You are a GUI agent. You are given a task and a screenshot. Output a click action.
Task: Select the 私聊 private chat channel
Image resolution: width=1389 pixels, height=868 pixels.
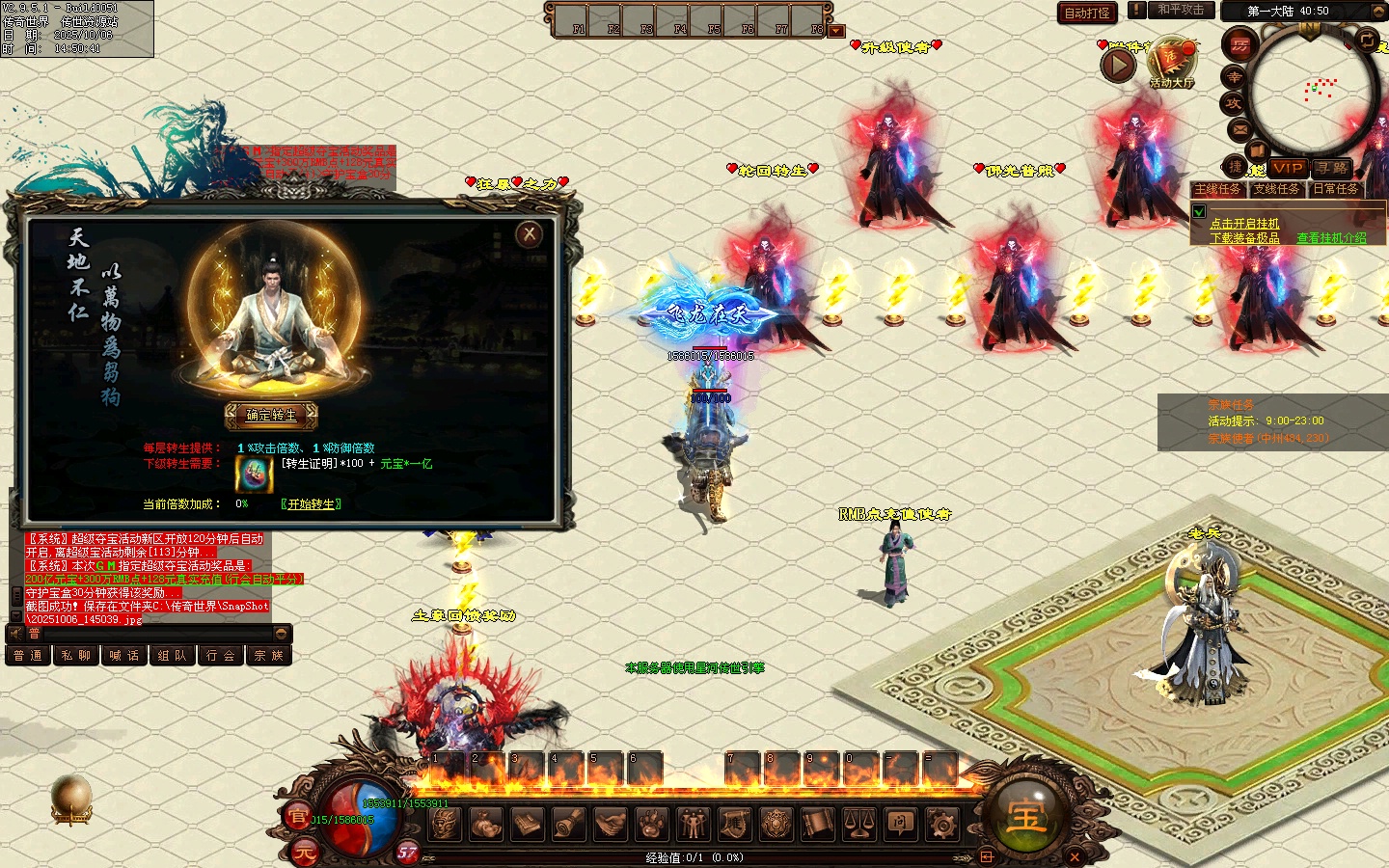[x=75, y=656]
